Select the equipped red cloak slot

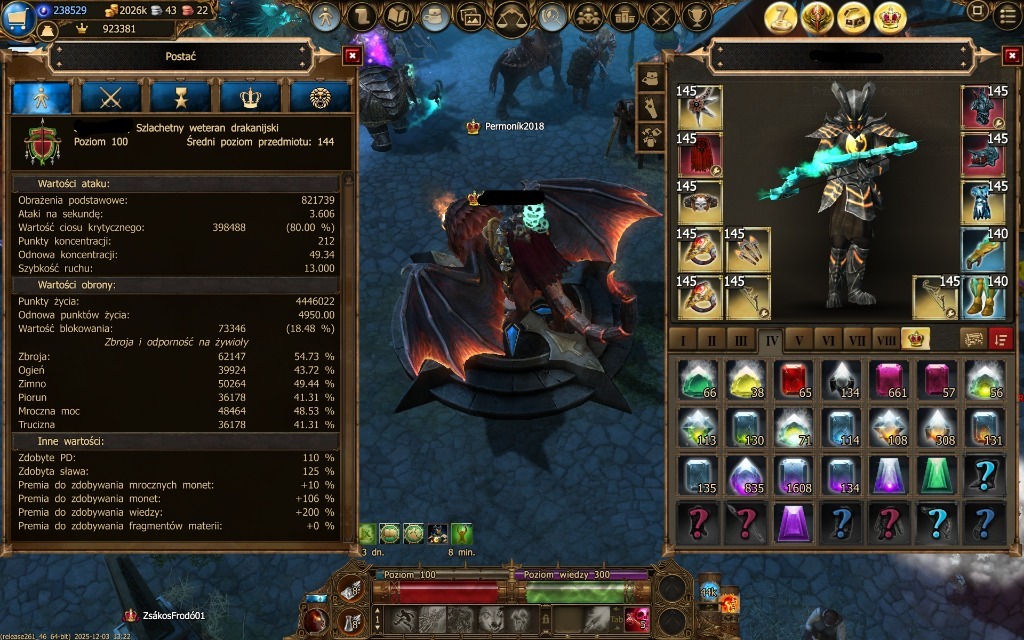pos(699,155)
